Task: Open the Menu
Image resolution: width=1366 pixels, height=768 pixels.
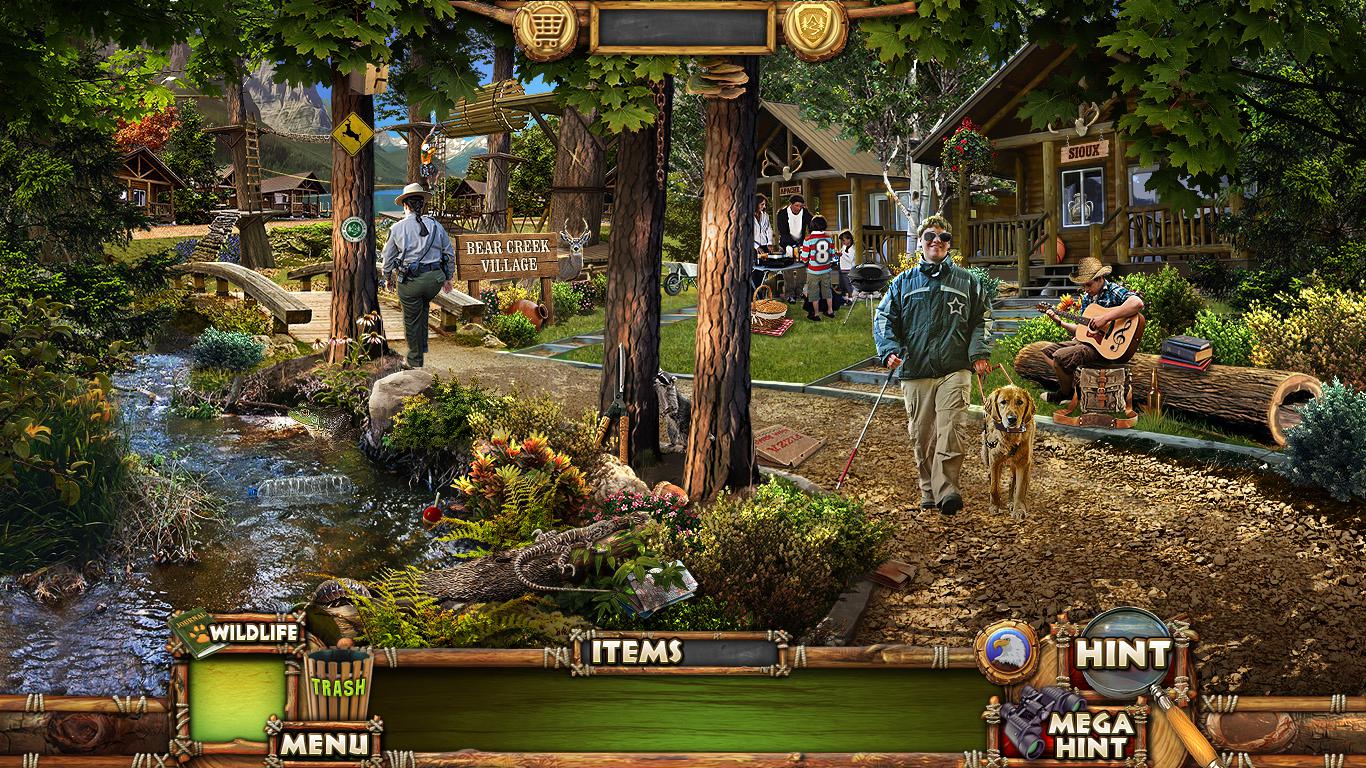Action: (x=322, y=743)
